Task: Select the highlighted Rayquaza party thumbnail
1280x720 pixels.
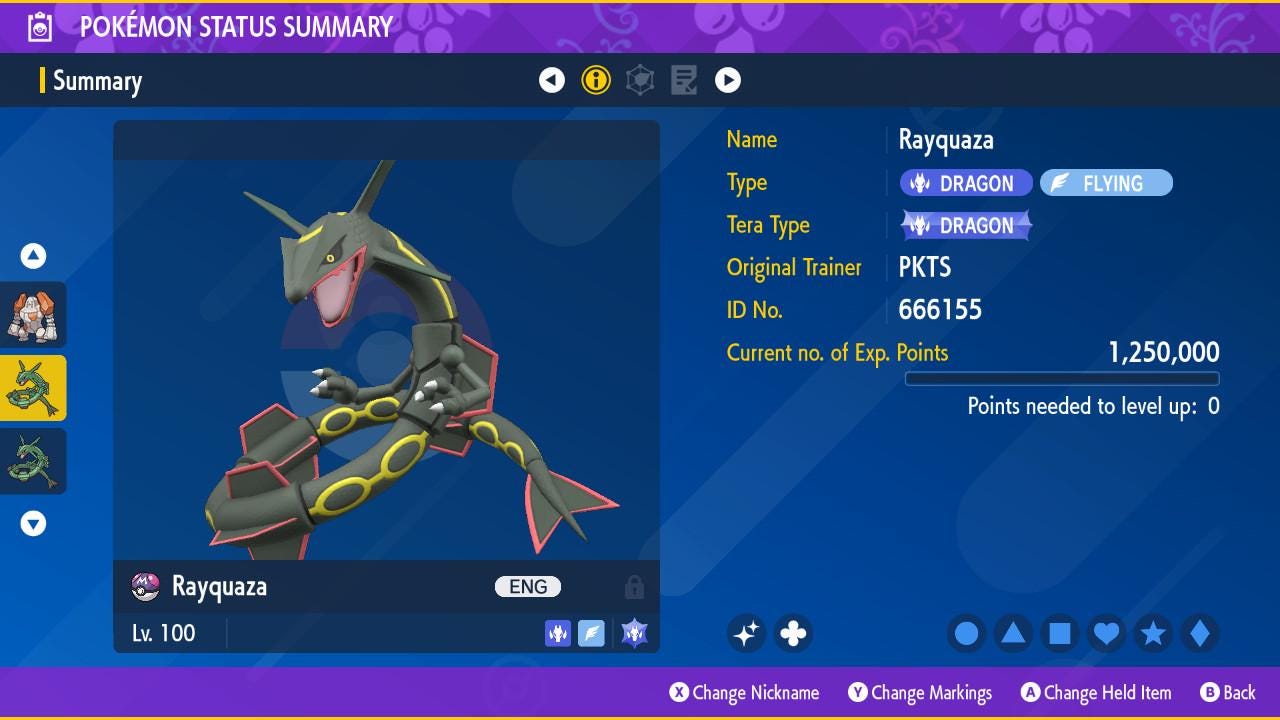Action: tap(33, 388)
